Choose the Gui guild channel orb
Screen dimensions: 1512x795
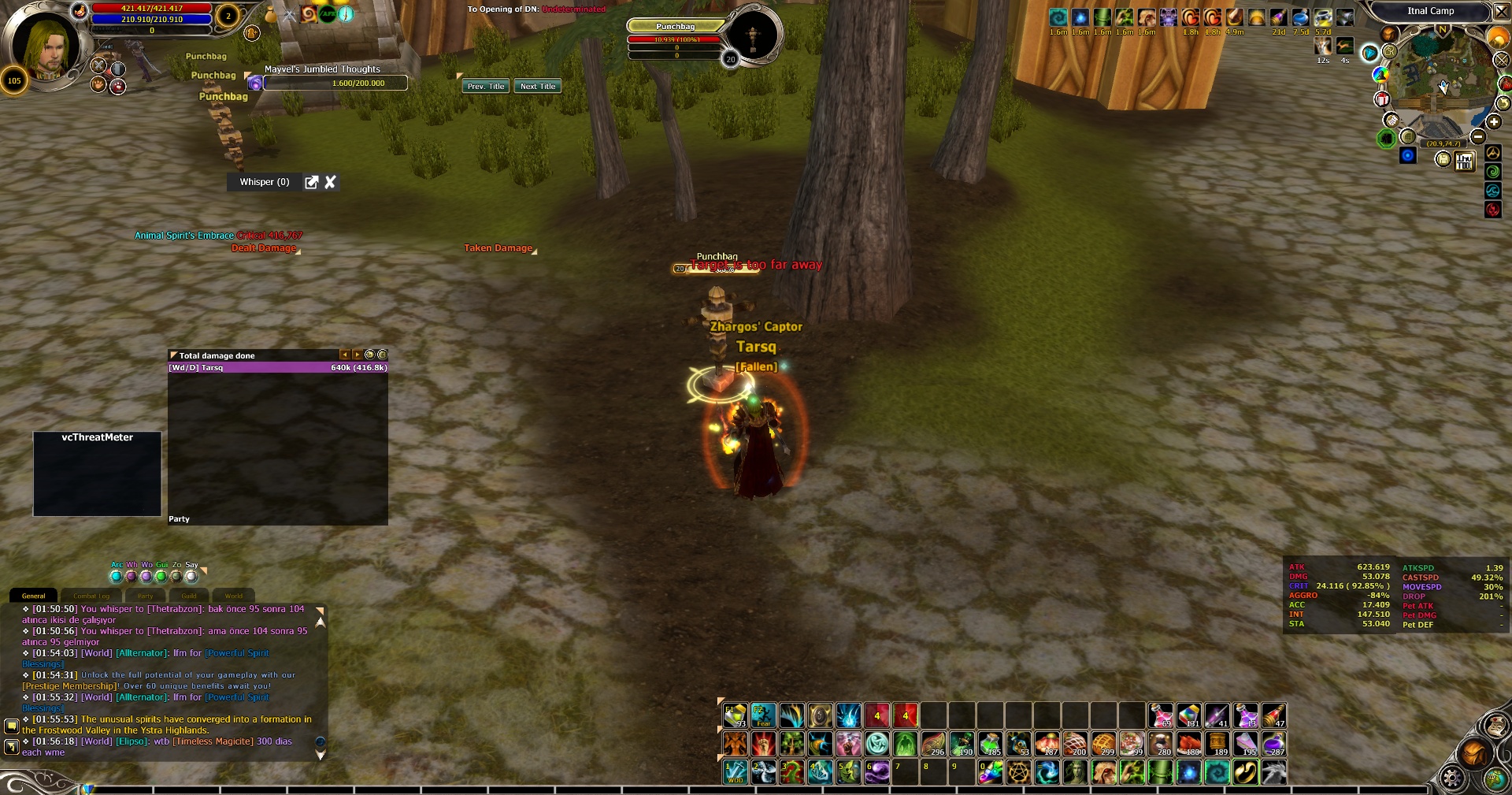click(x=161, y=576)
